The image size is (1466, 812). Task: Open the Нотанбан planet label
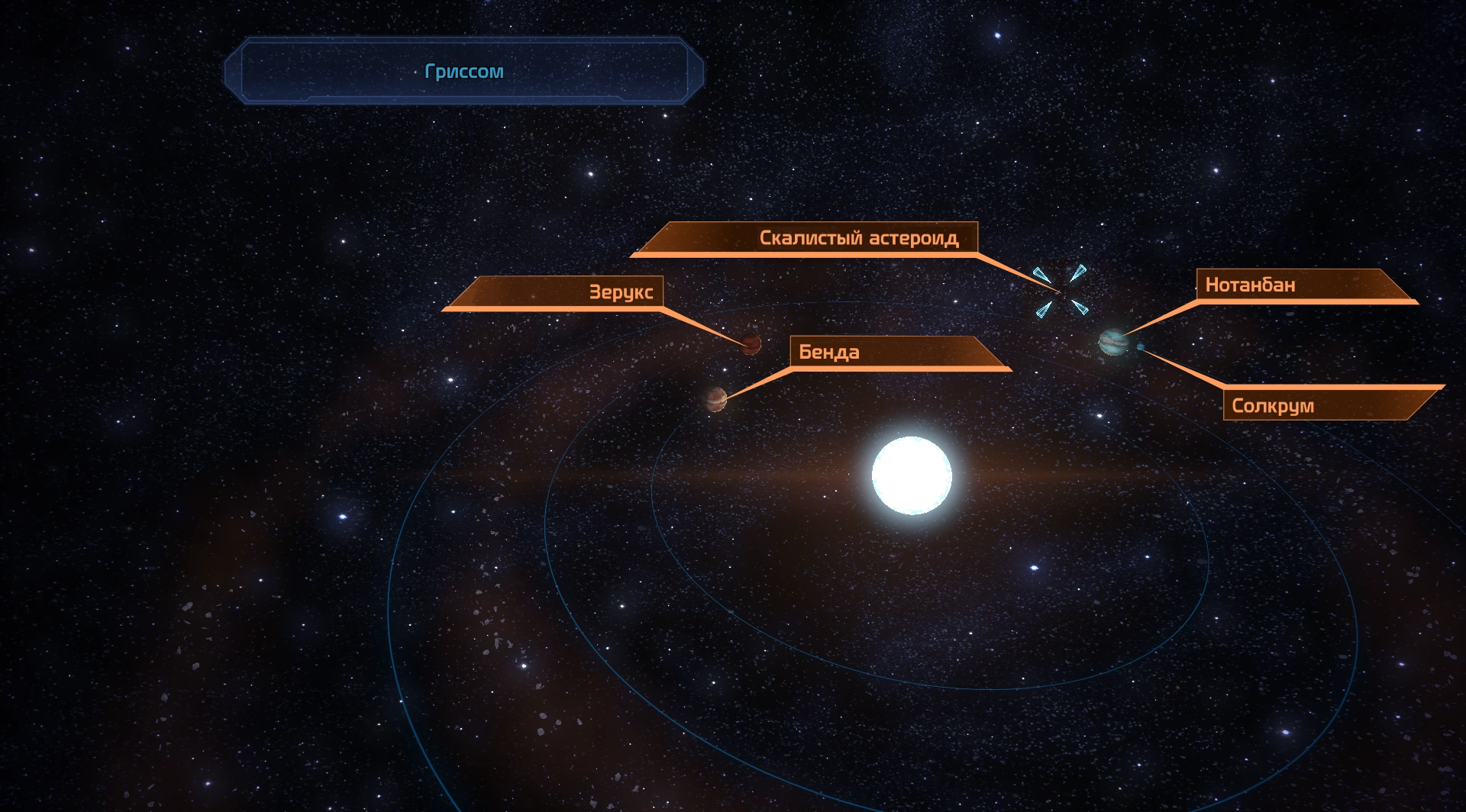click(x=1250, y=285)
